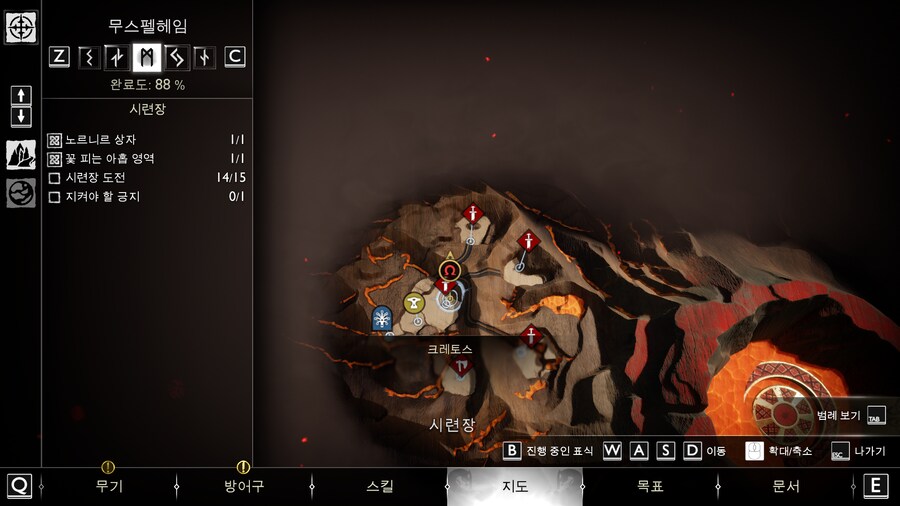900x506 pixels.
Task: Choose the round realm globe icon
Action: pyautogui.click(x=21, y=193)
